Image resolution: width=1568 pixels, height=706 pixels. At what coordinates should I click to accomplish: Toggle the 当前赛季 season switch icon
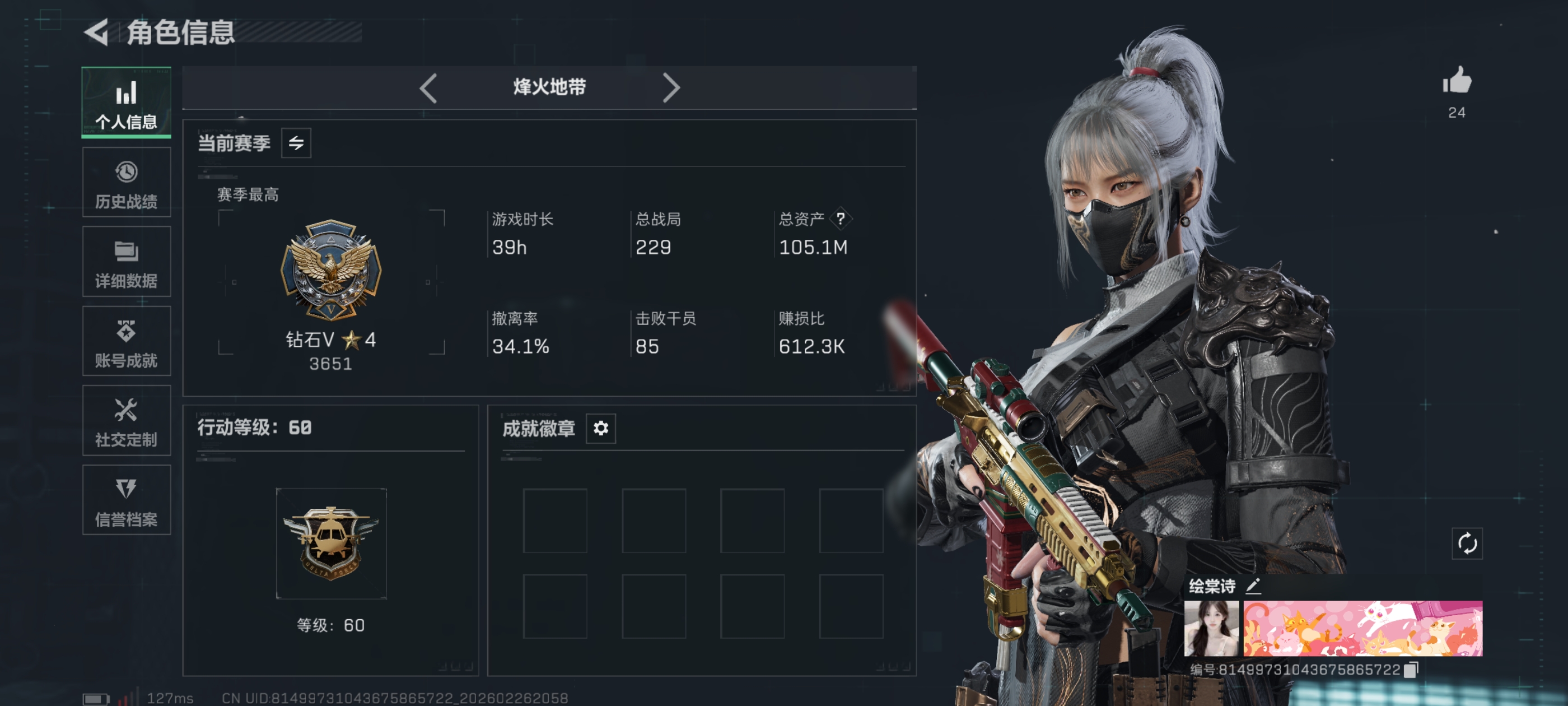point(296,142)
